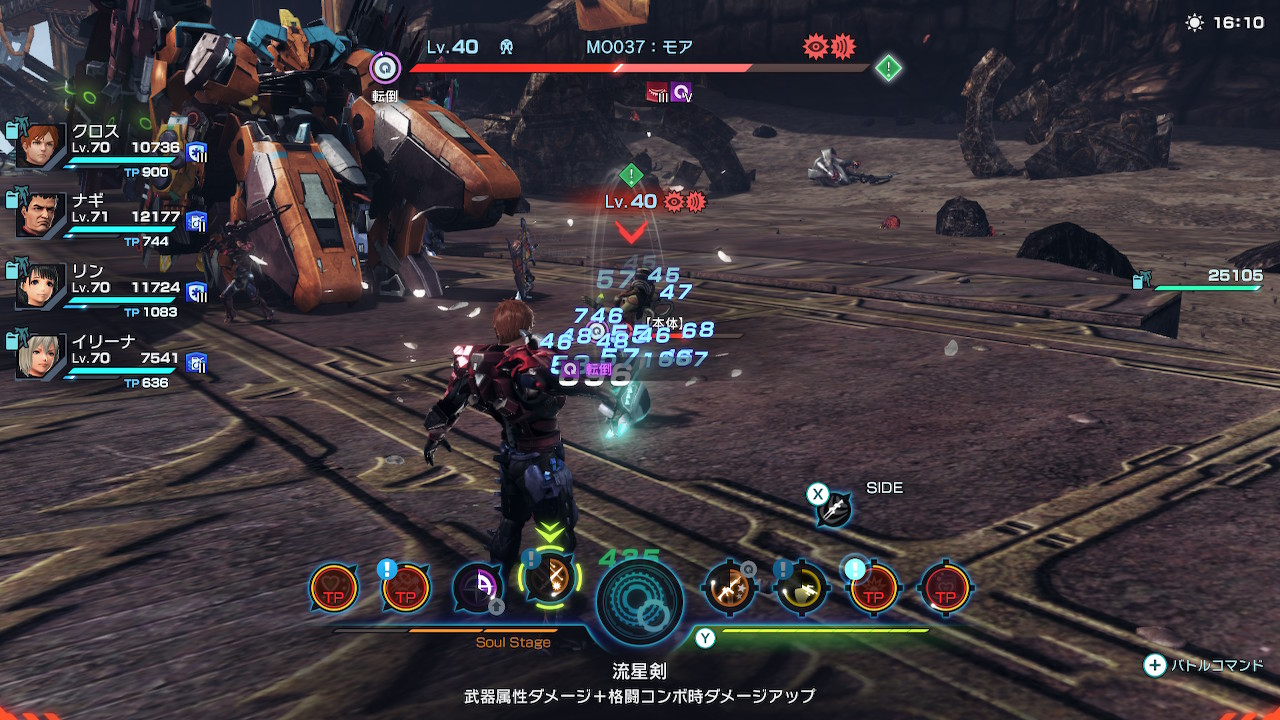Select the MO037：モア enemy target name
The width and height of the screenshot is (1280, 720).
pos(639,47)
